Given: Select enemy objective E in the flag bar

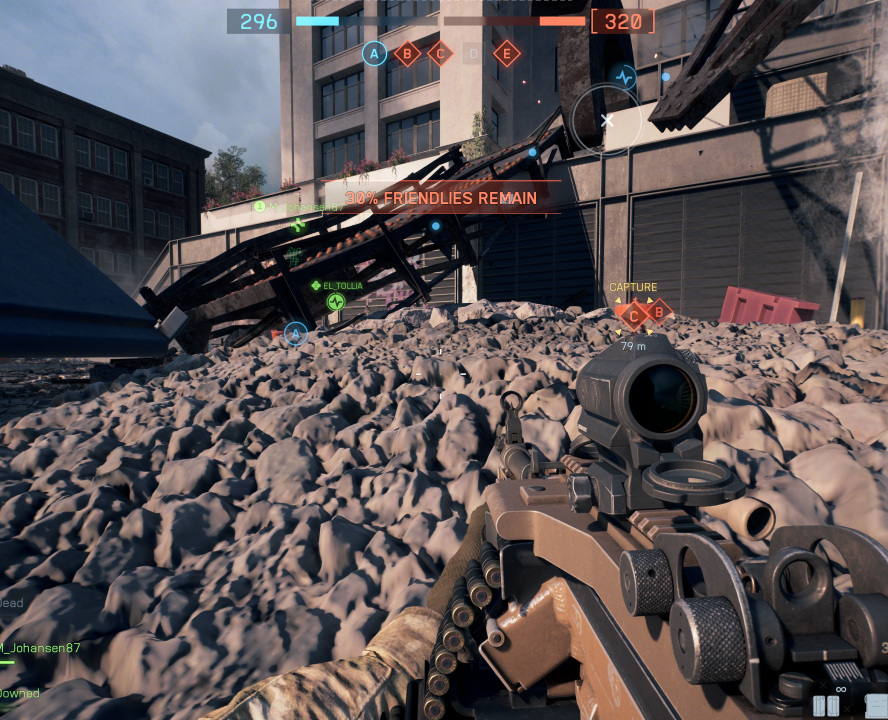Looking at the screenshot, I should [506, 53].
